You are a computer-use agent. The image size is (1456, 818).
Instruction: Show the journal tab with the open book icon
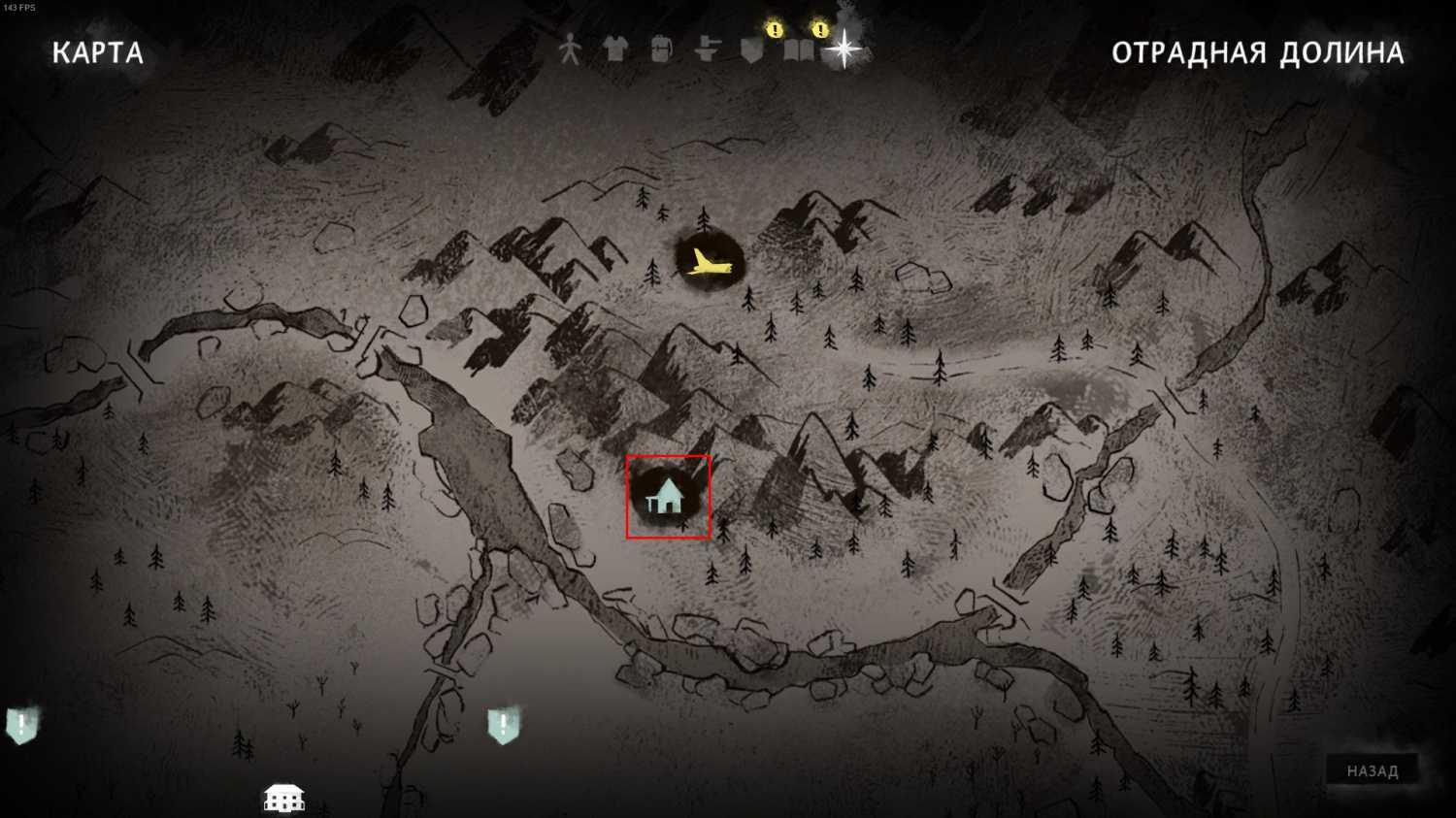coord(798,49)
